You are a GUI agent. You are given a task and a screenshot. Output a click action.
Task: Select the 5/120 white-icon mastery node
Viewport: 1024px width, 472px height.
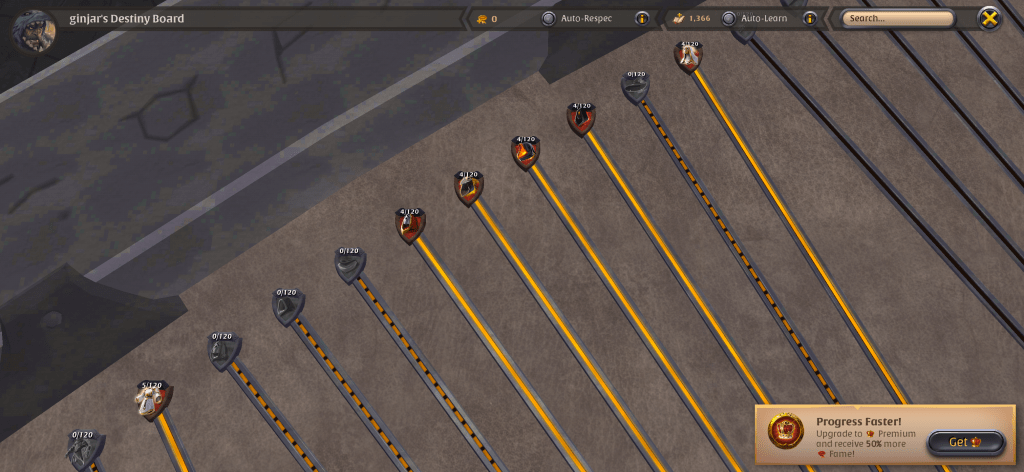coord(152,401)
